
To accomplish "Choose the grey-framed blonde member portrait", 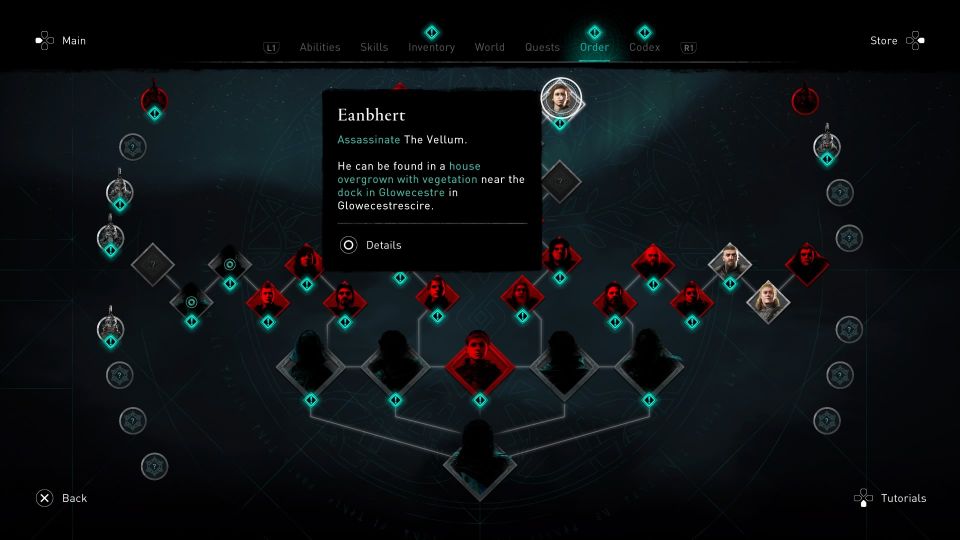I will (768, 300).
